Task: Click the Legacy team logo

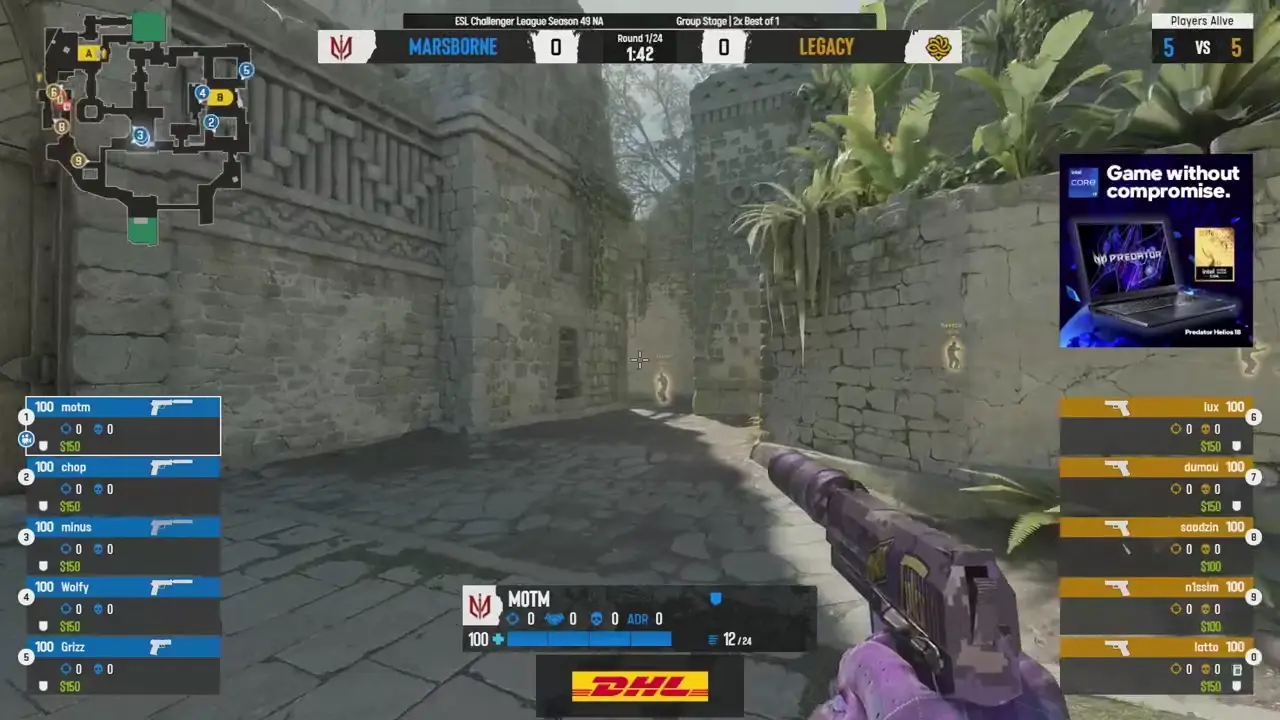Action: (x=936, y=46)
